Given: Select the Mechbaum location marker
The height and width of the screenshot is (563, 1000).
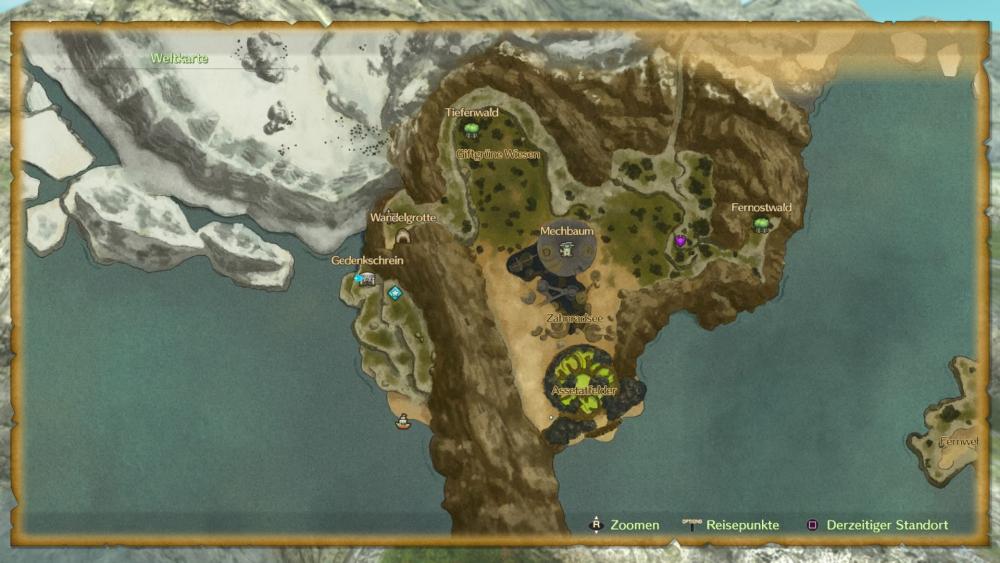Looking at the screenshot, I should click(567, 249).
